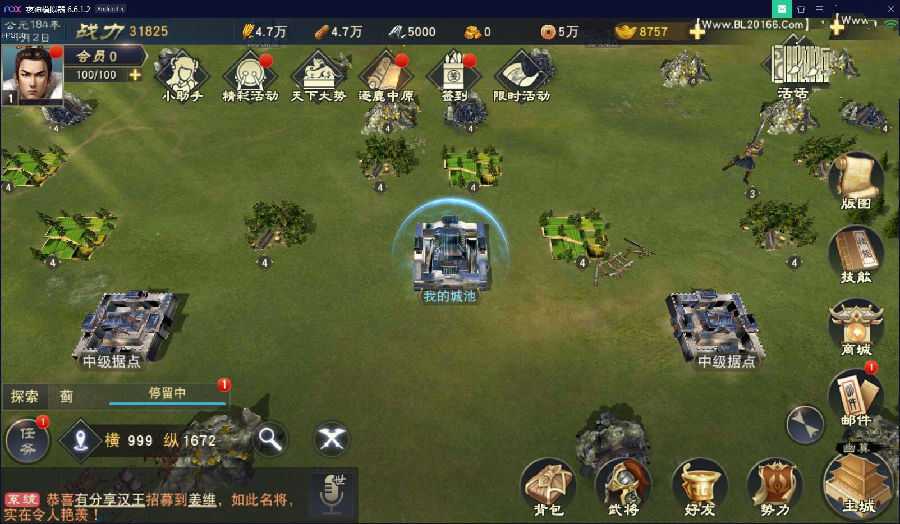Open the 势力 faction menu
The width and height of the screenshot is (900, 524).
[x=775, y=487]
